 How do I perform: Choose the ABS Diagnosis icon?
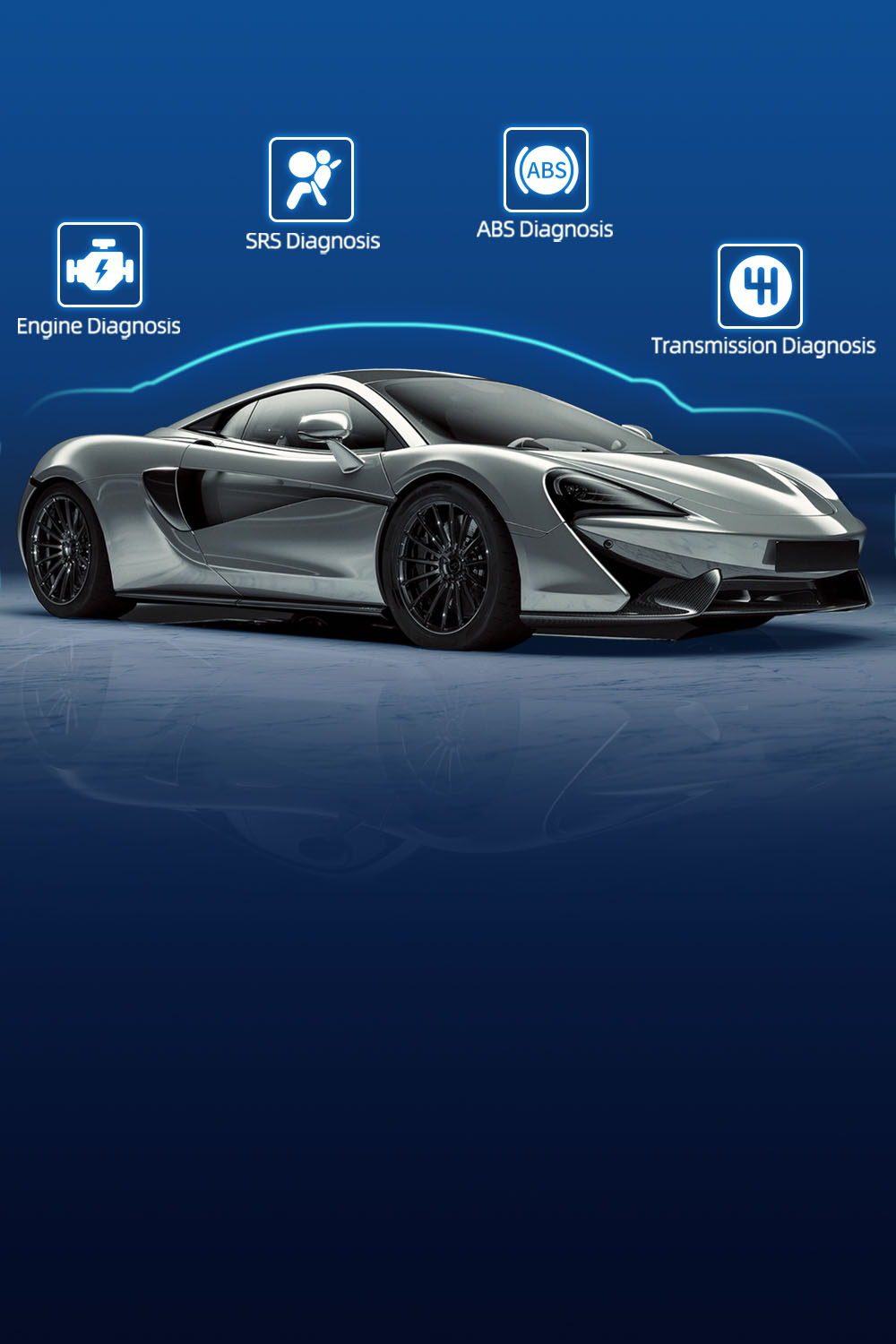pos(546,170)
